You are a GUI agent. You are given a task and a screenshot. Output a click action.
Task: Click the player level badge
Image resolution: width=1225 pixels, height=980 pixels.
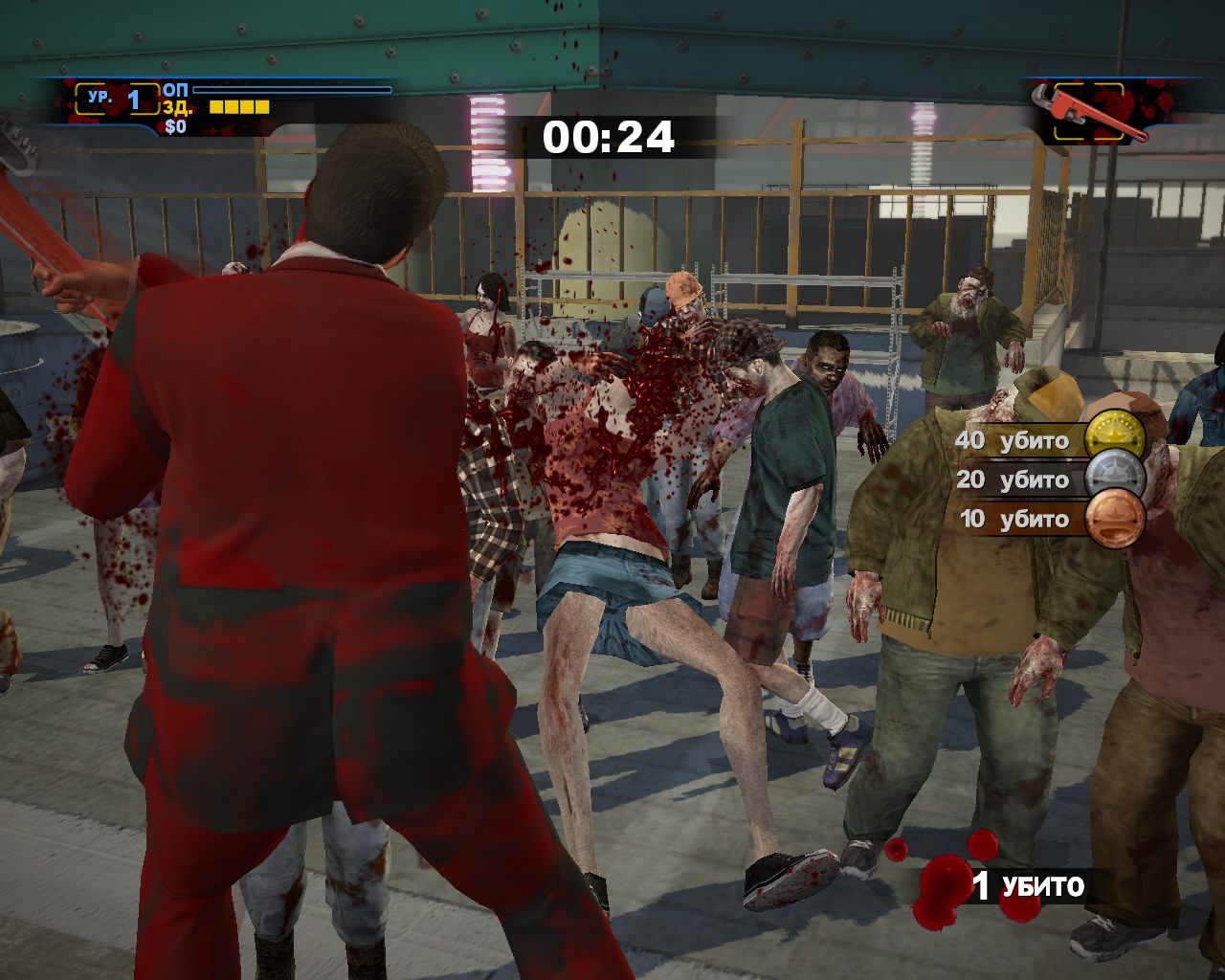tap(118, 99)
